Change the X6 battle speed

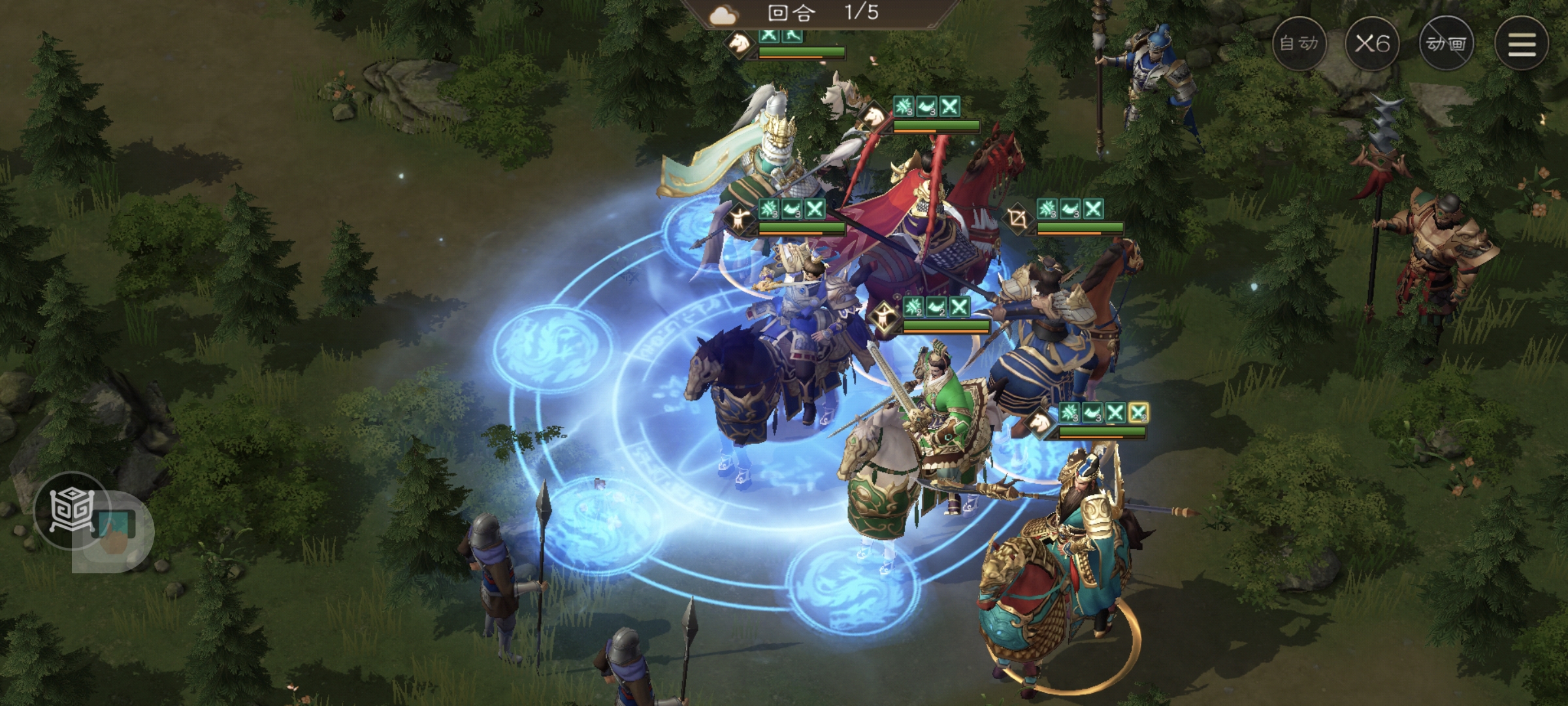point(1372,44)
